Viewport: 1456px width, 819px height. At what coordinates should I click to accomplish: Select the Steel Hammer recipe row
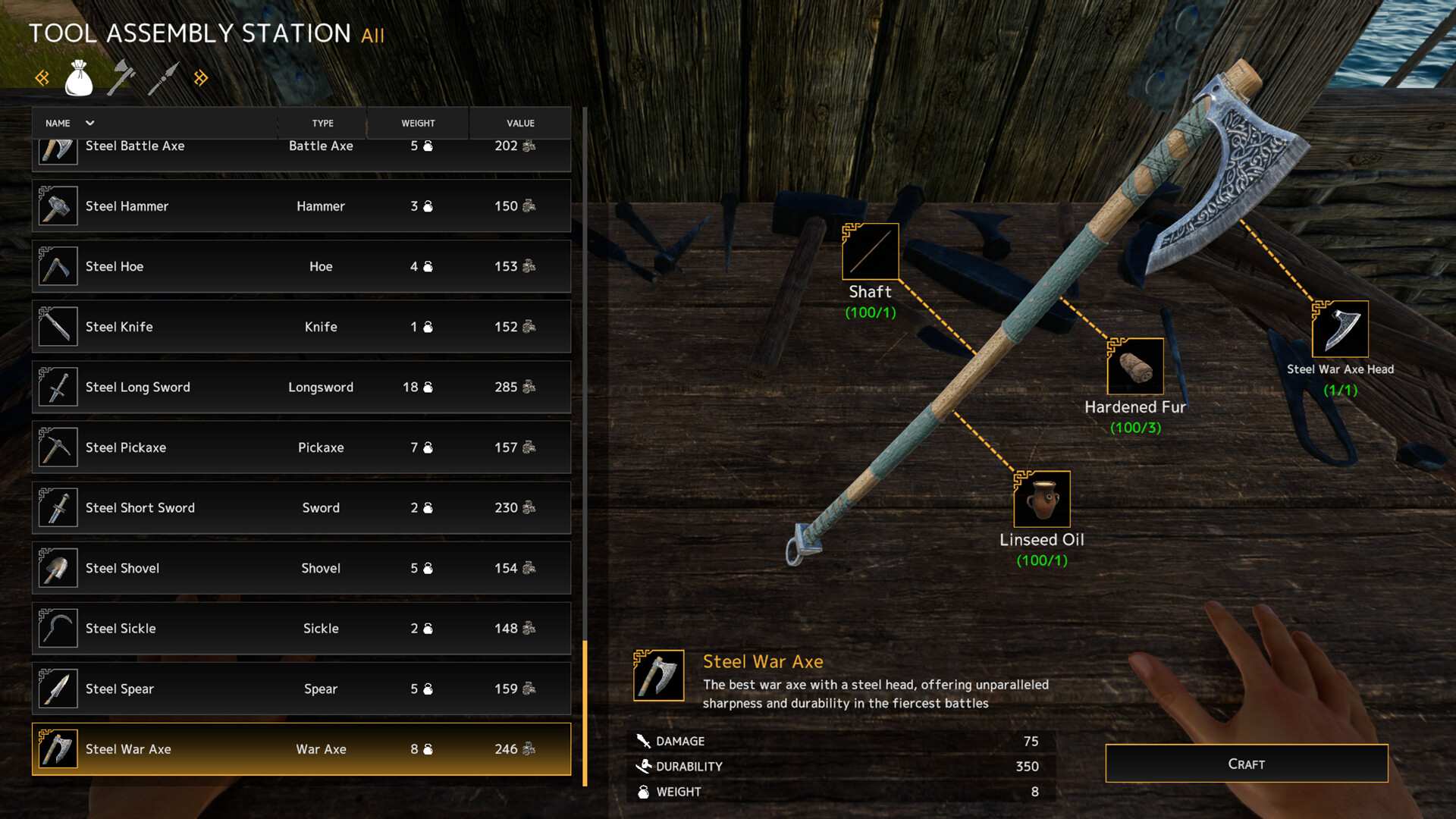pos(301,206)
